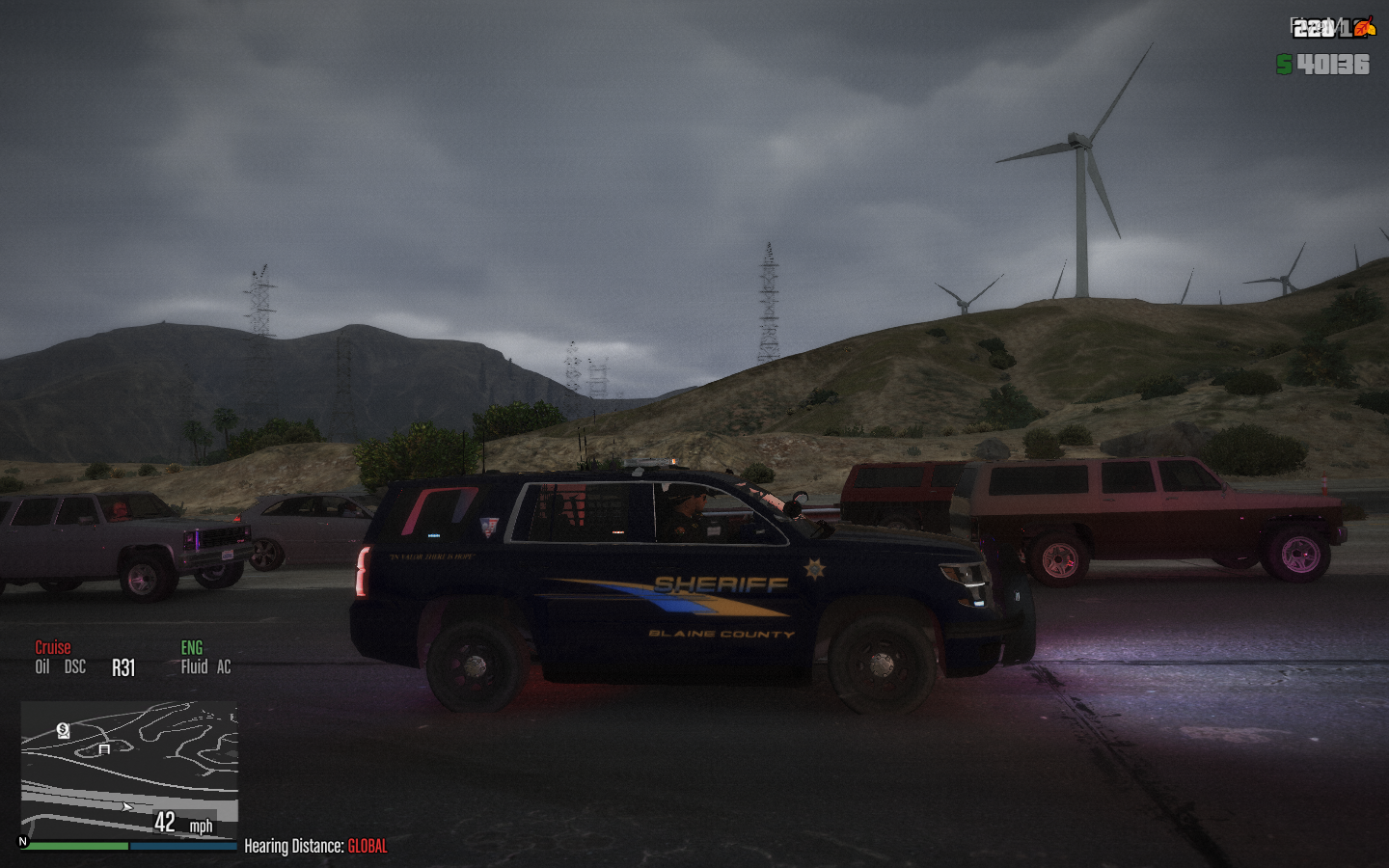This screenshot has width=1389, height=868.
Task: Select the dollar-sign blip on the minimap
Action: (x=64, y=730)
